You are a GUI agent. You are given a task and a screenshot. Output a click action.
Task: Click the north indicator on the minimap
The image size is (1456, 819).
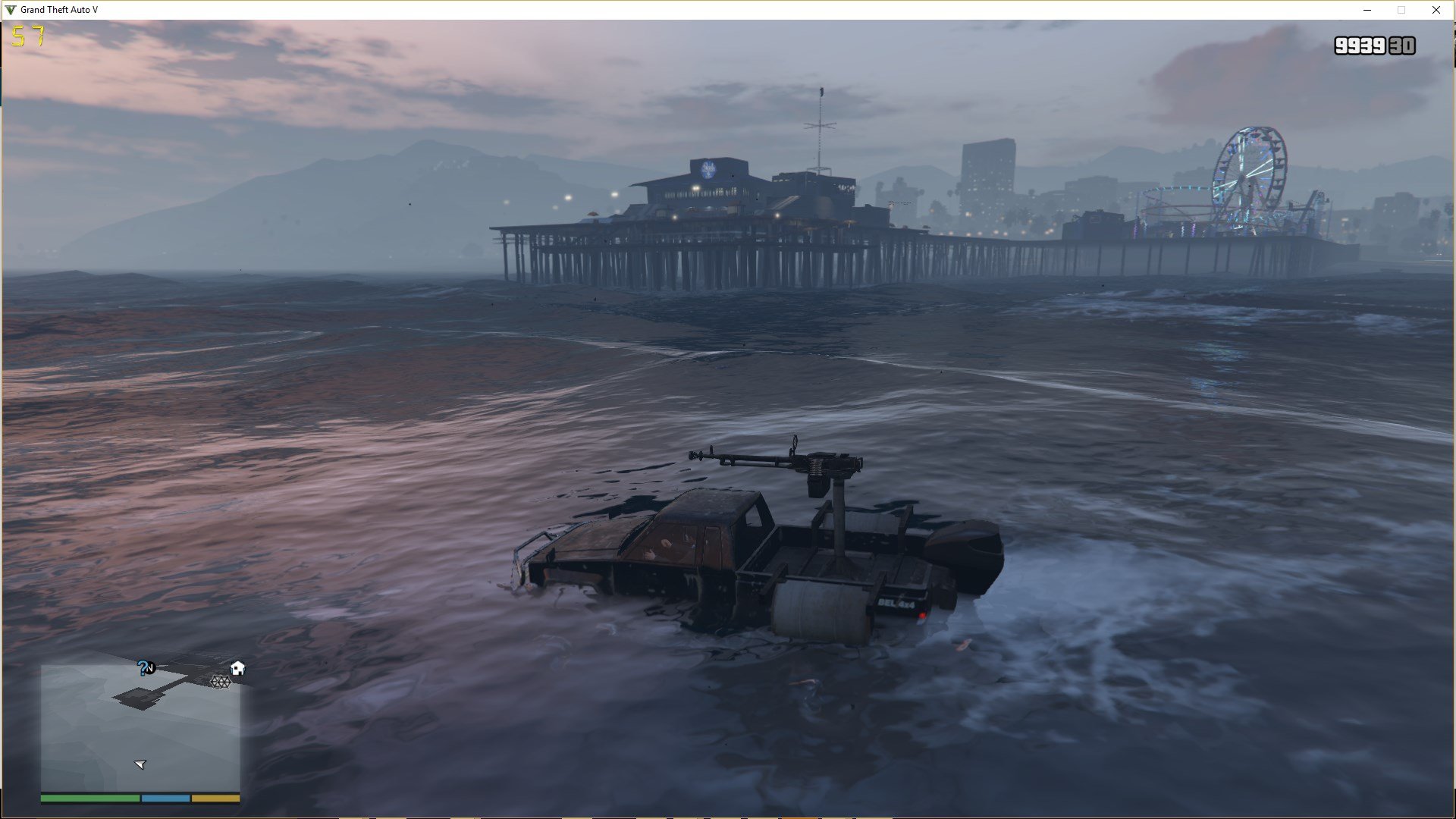coord(151,667)
